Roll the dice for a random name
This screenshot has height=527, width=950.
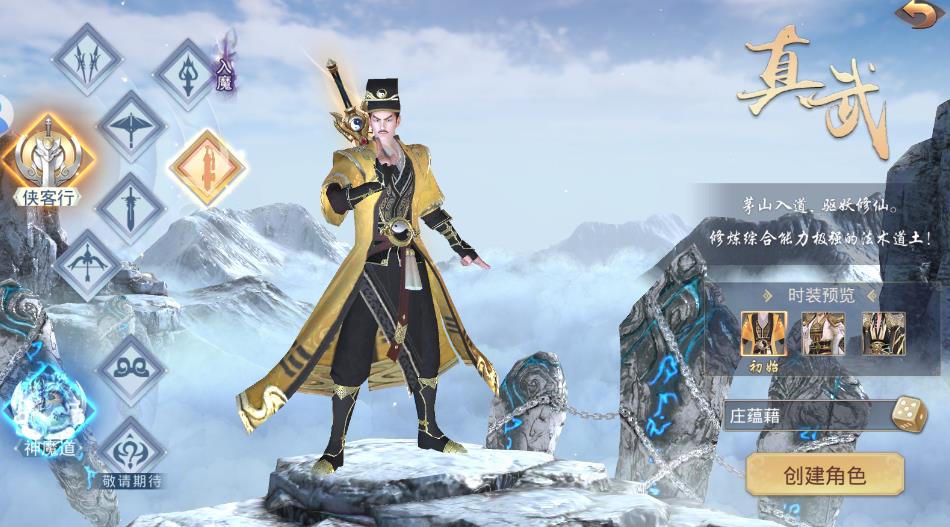(909, 414)
